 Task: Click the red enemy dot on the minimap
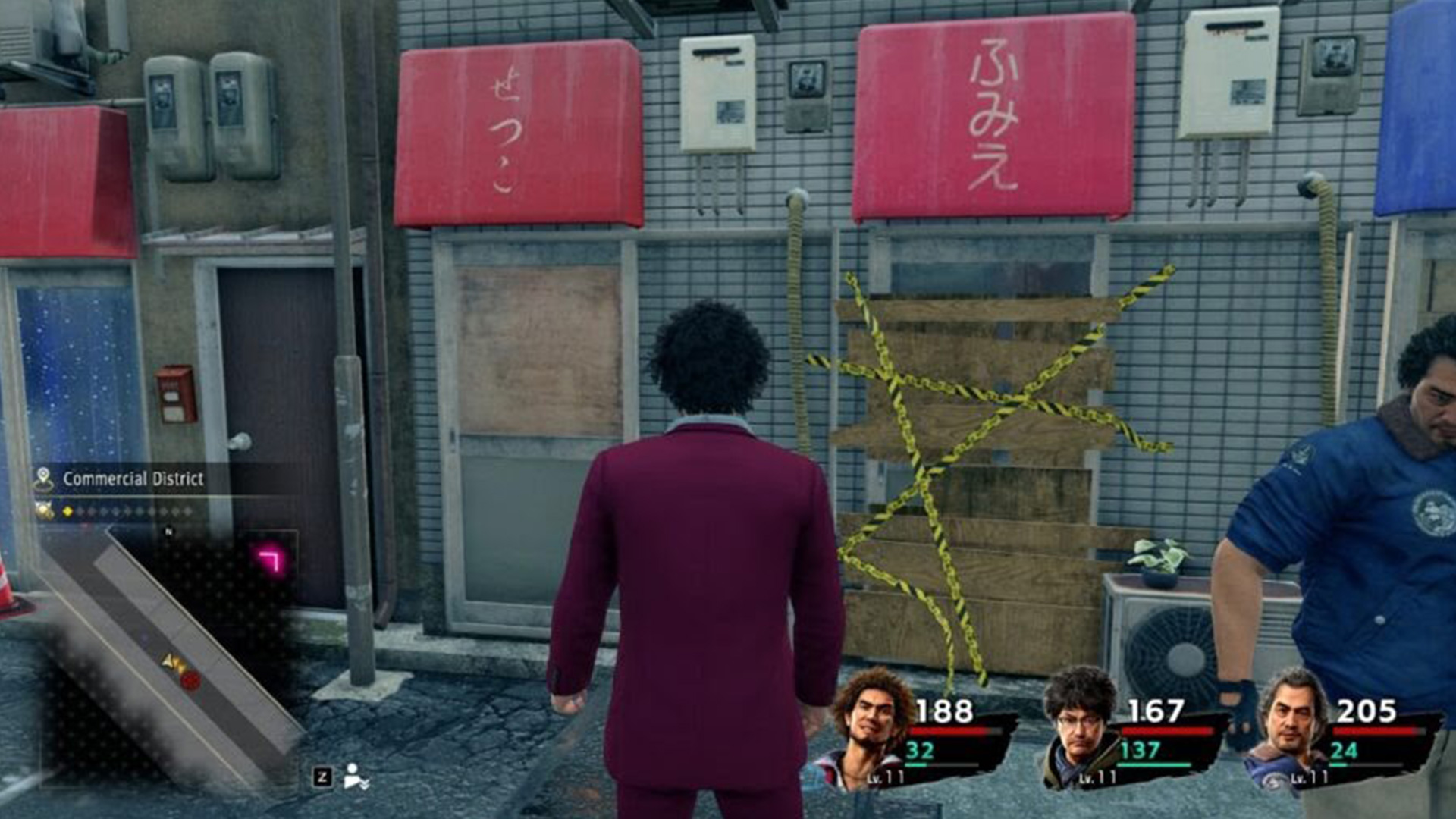[x=190, y=682]
